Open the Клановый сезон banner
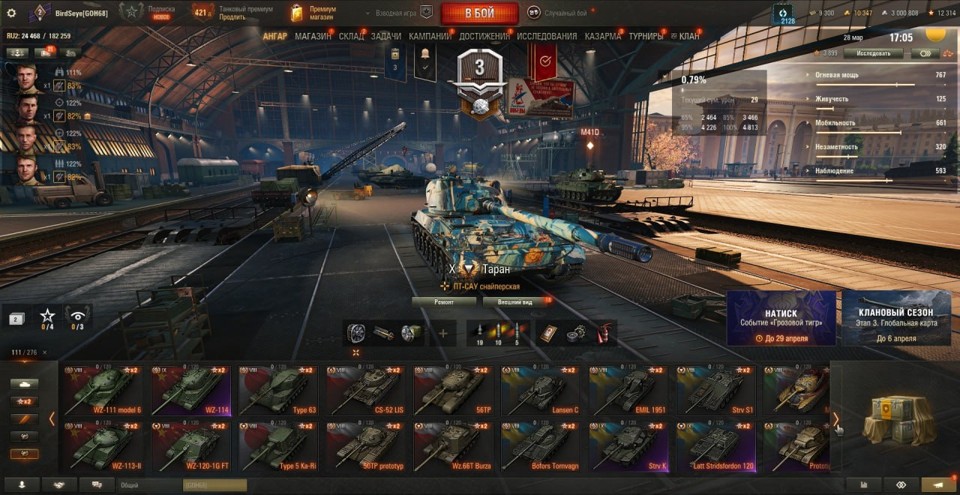Viewport: 960px width, 495px height. [x=896, y=318]
